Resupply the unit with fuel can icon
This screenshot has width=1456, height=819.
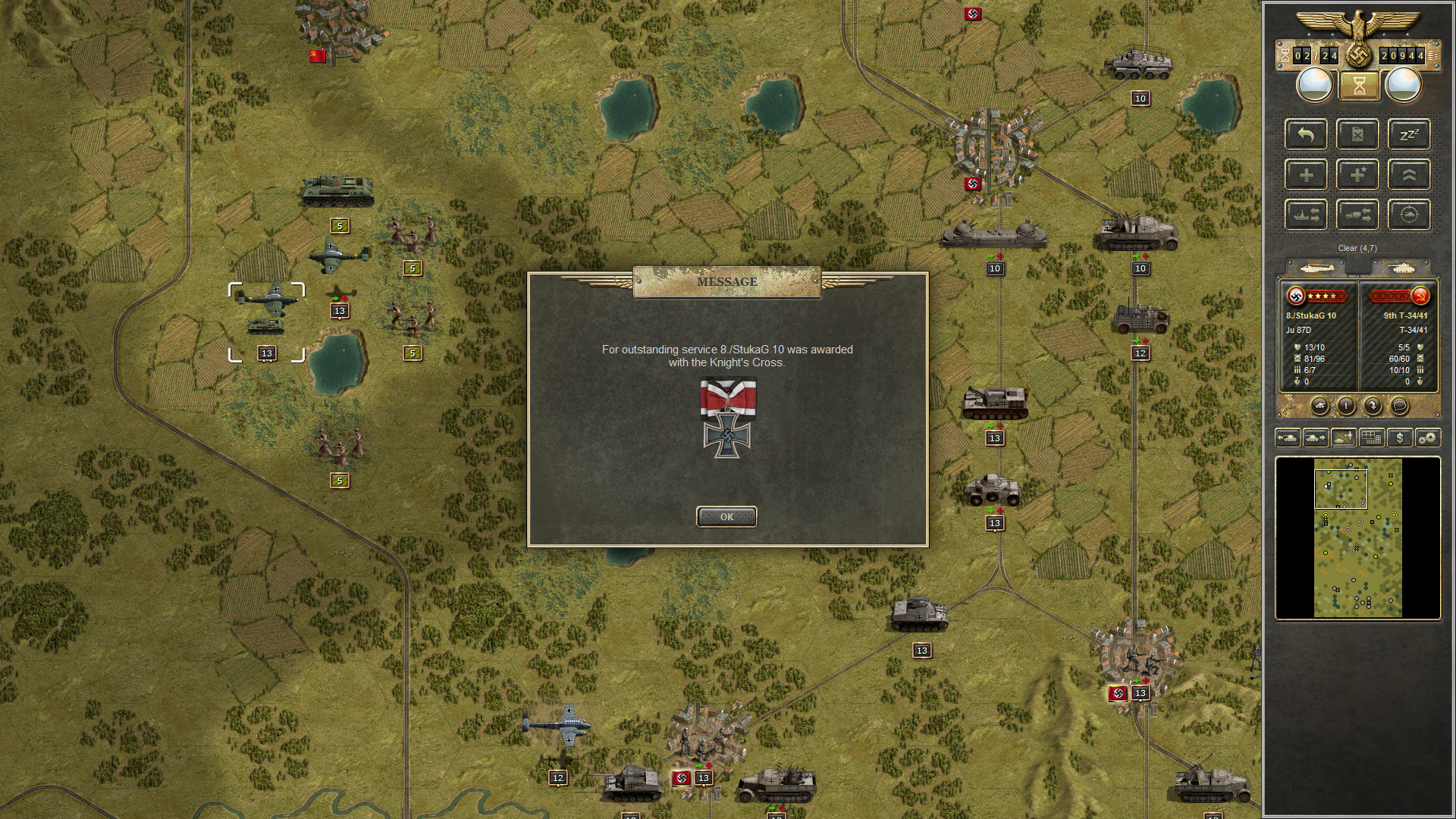coord(1358,134)
